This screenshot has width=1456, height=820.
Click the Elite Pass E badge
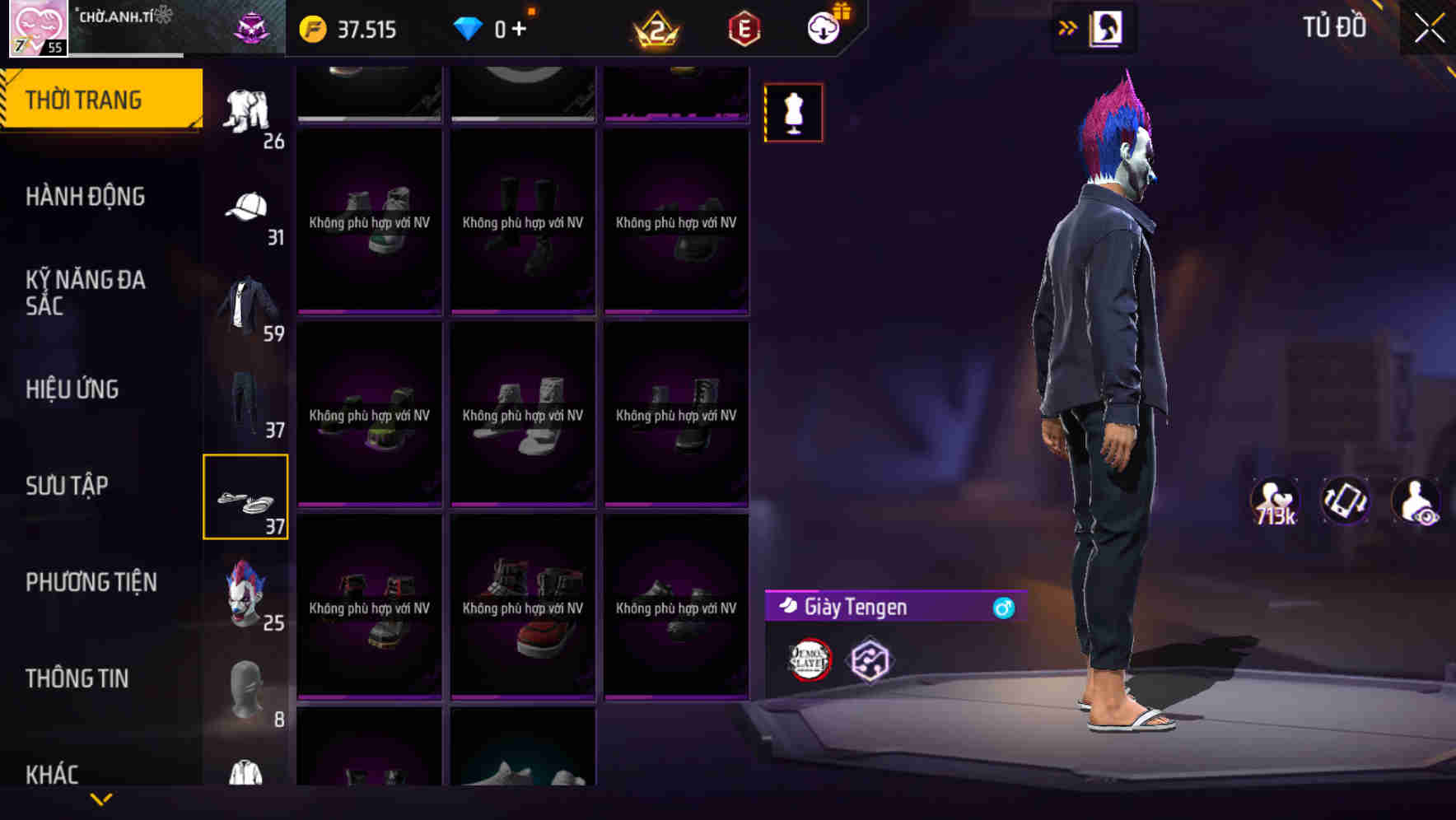click(x=740, y=26)
